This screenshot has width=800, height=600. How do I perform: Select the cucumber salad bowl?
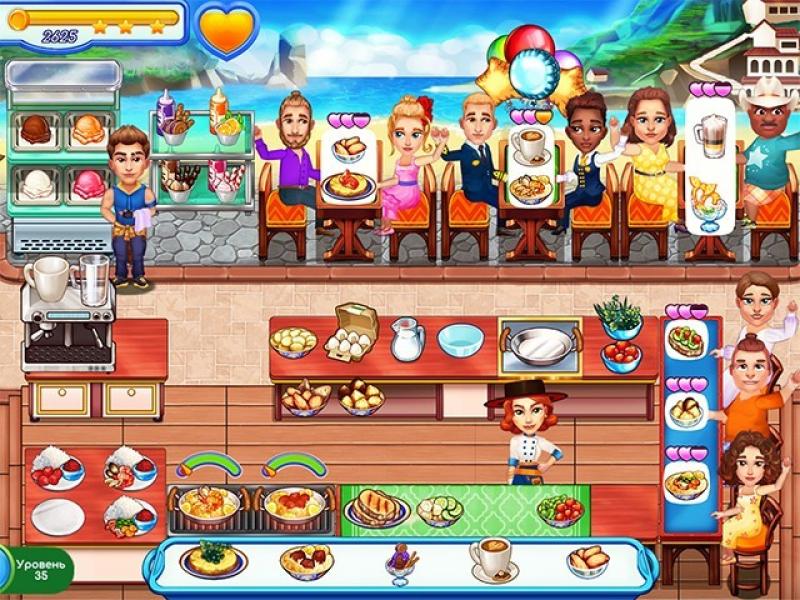(439, 510)
